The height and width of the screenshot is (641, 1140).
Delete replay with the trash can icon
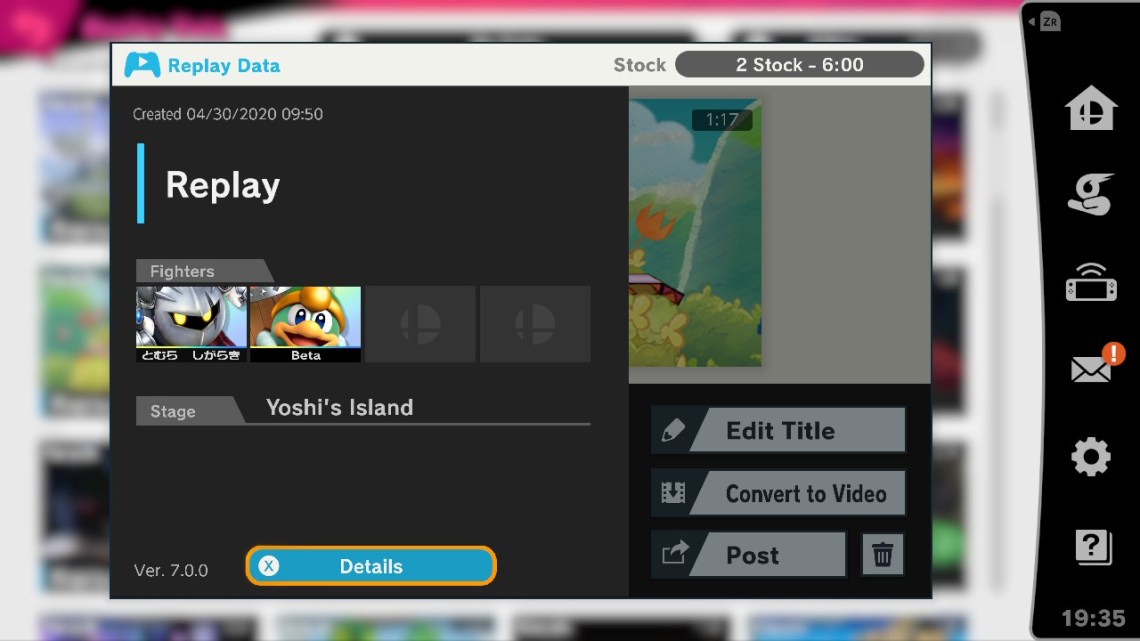[x=883, y=555]
